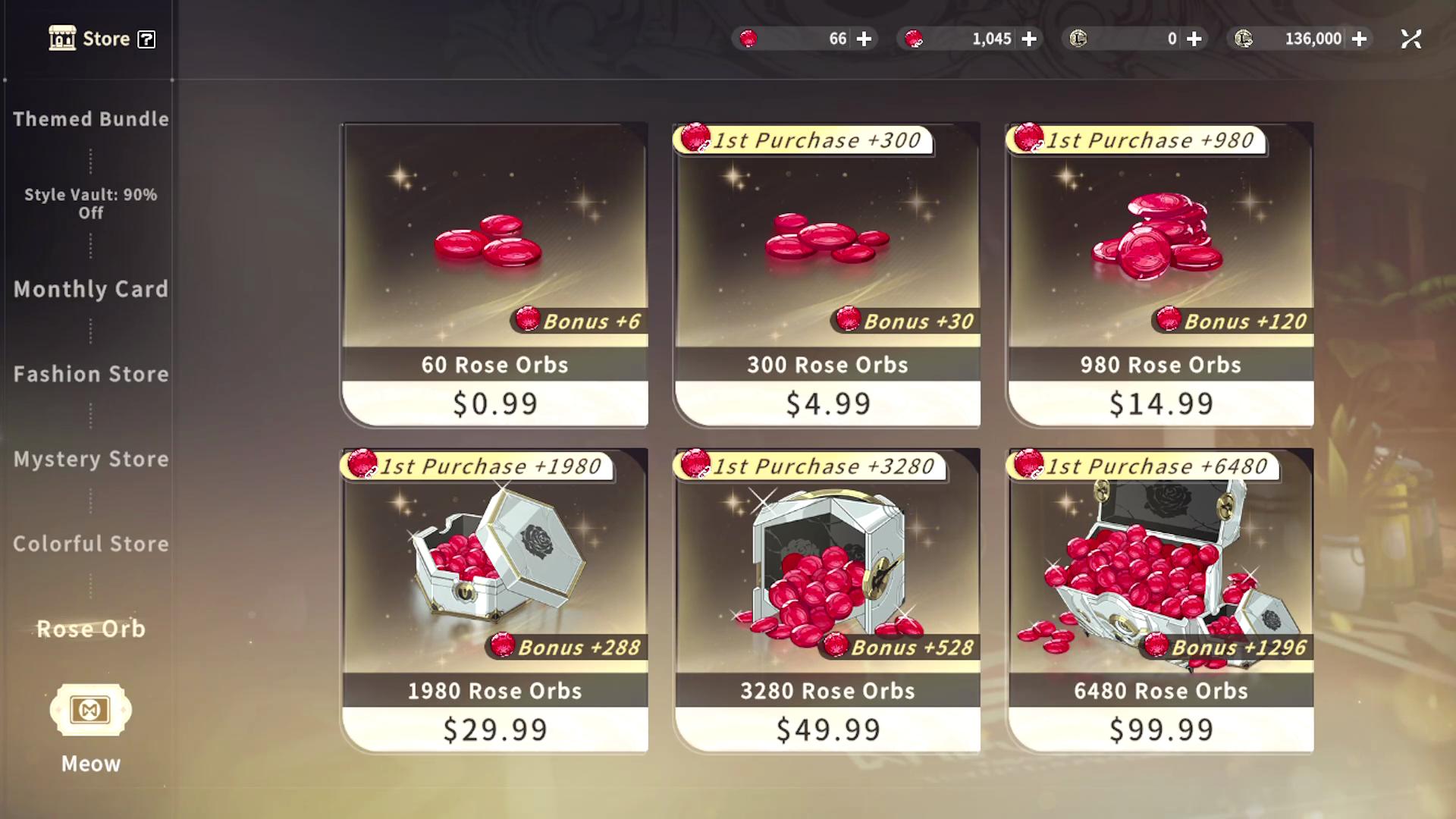Screen dimensions: 1456x819
Task: Add more to the 66 orb balance
Action: (864, 39)
